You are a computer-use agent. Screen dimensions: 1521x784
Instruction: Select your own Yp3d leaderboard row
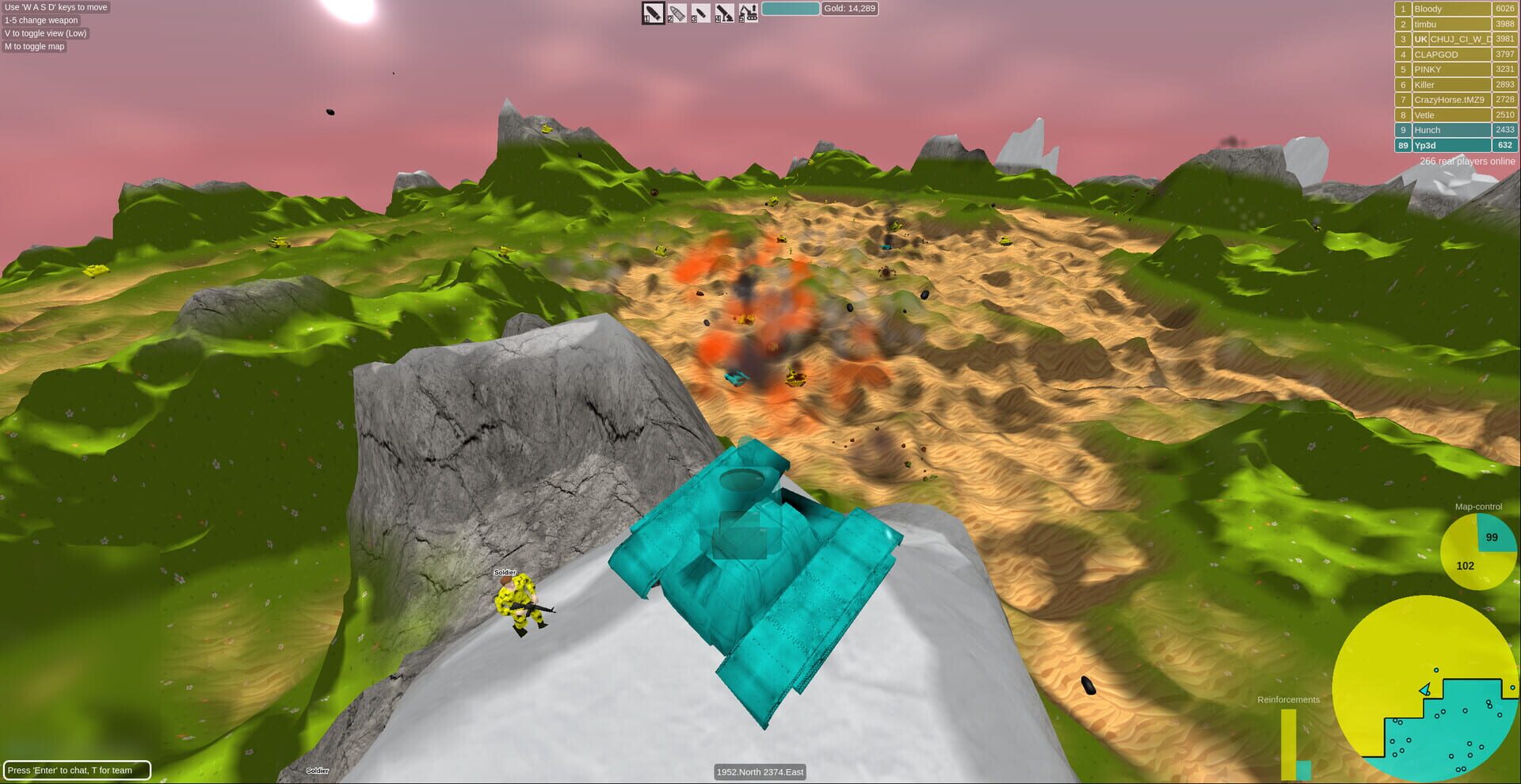(1450, 145)
